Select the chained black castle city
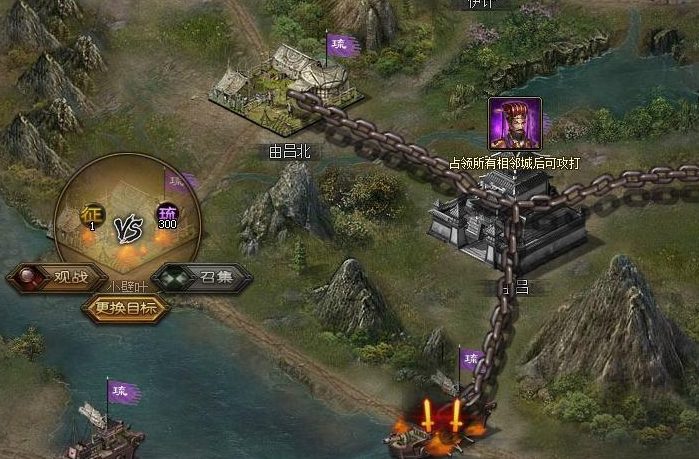 coord(507,220)
